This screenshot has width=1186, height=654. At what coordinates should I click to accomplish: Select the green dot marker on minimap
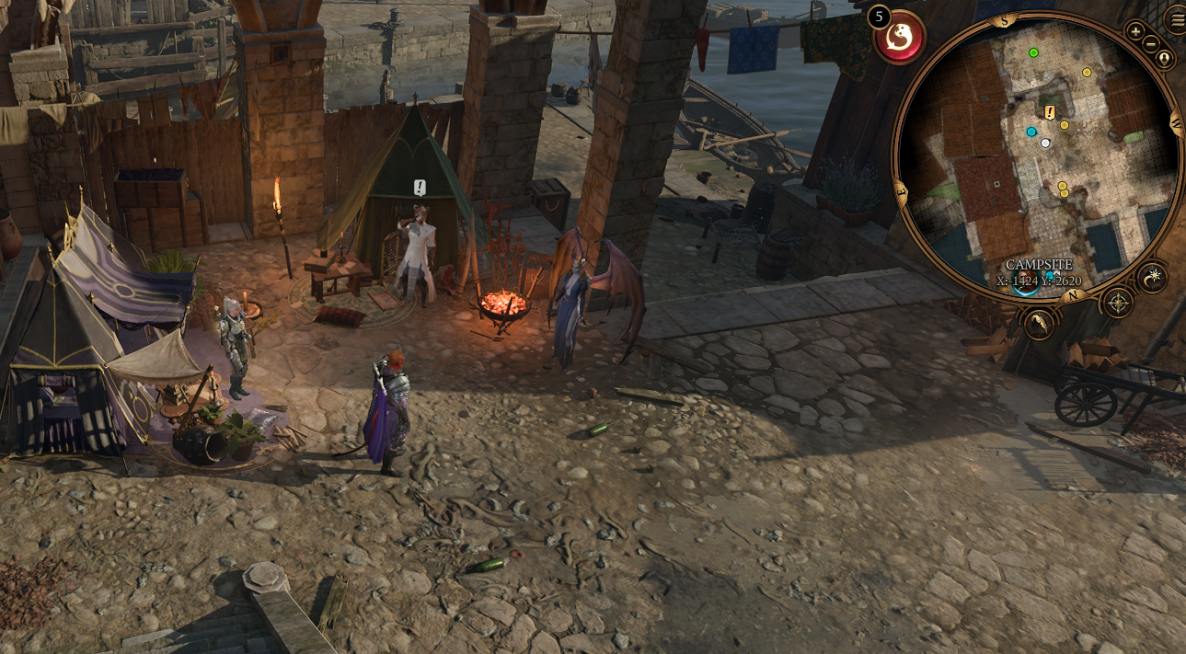click(1033, 52)
